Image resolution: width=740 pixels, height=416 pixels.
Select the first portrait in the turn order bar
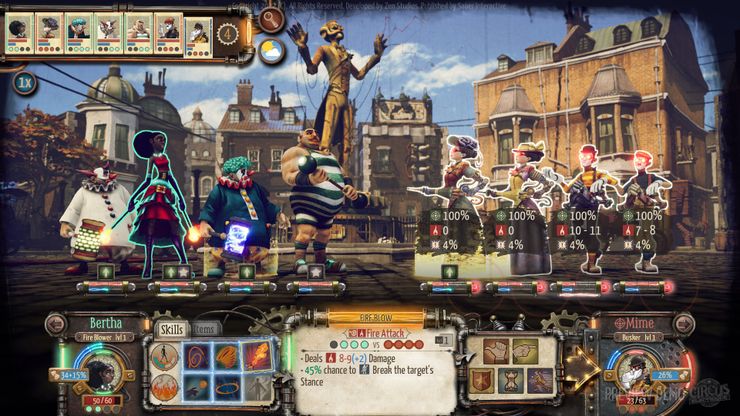point(19,32)
